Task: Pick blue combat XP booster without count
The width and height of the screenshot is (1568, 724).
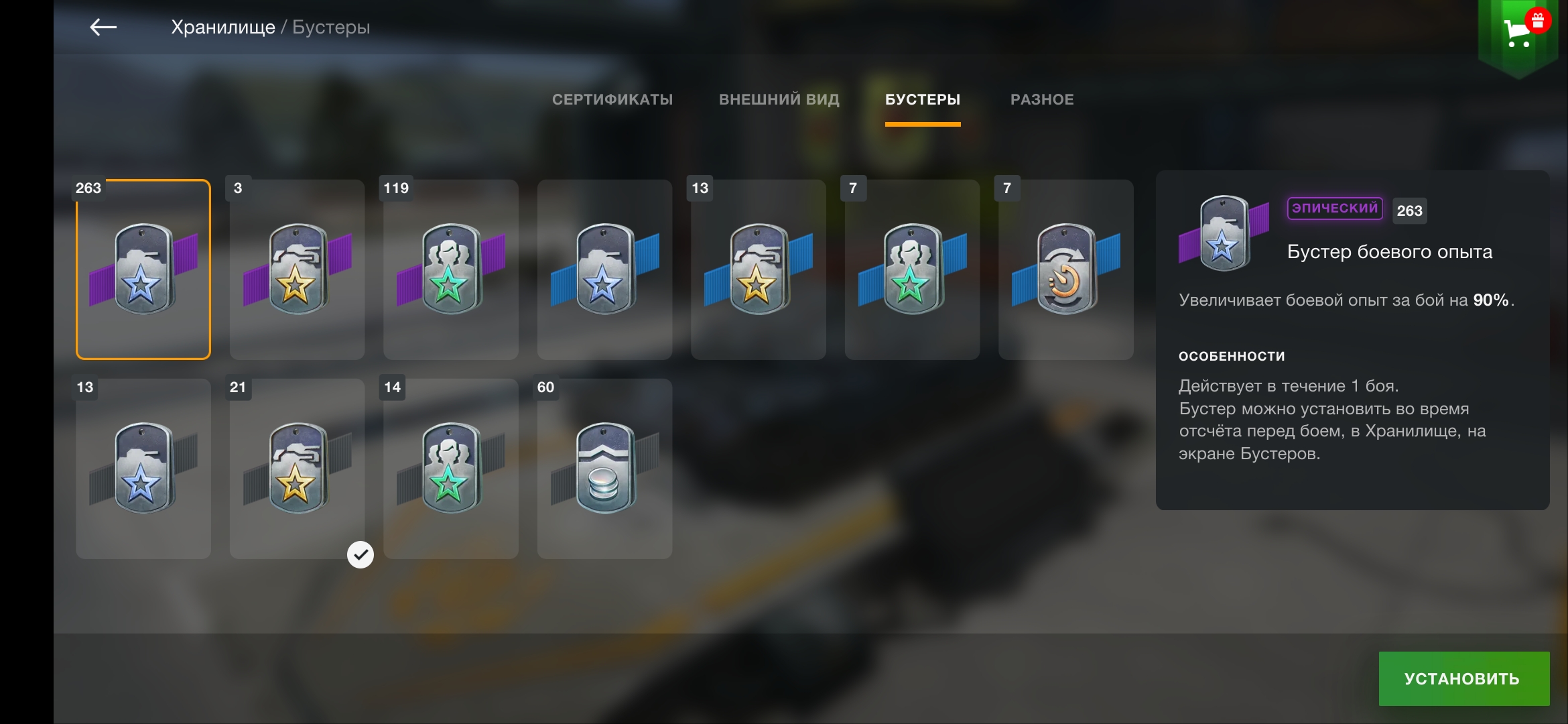Action: (x=604, y=269)
